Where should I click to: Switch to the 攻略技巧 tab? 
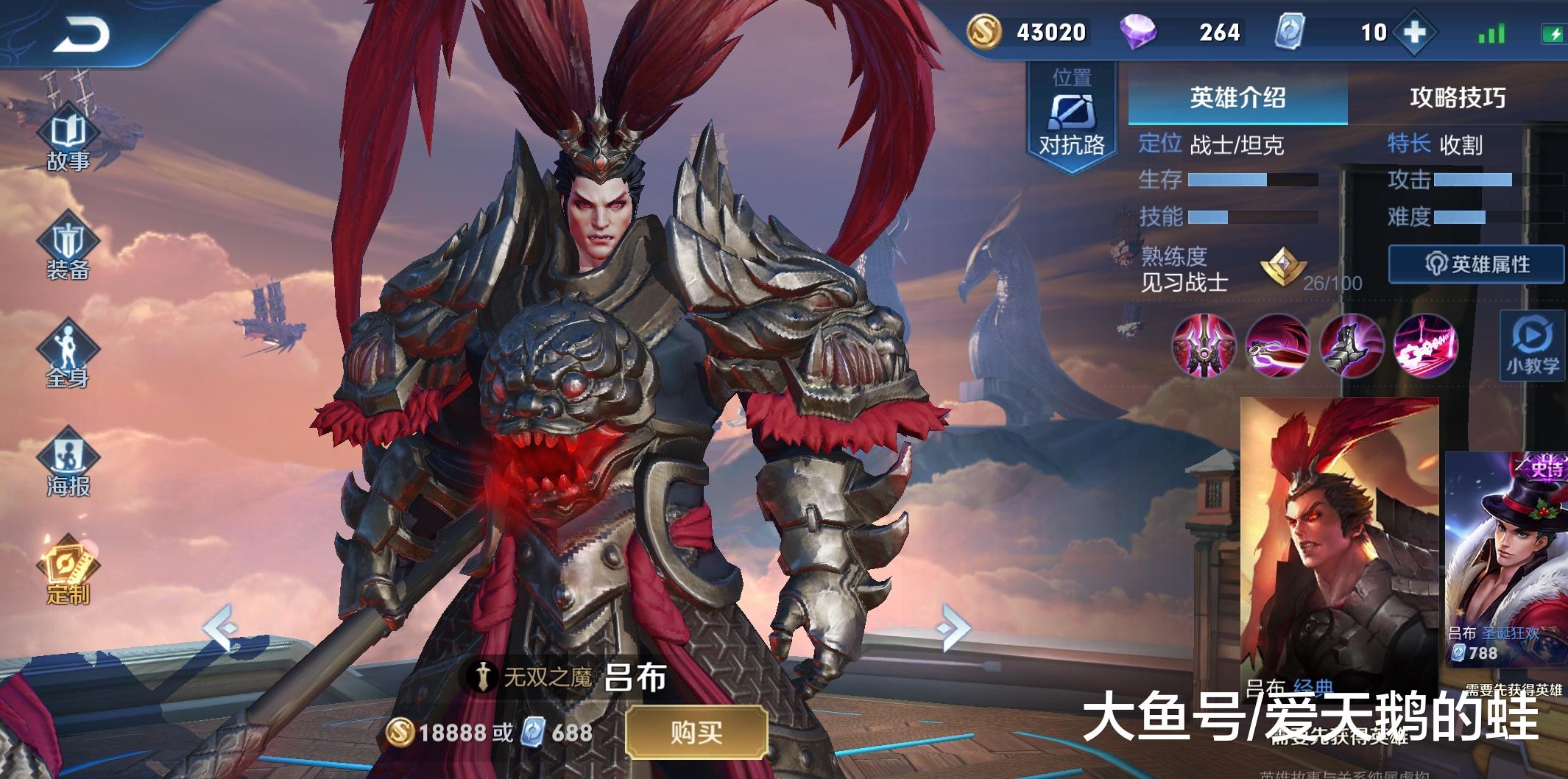[1457, 97]
